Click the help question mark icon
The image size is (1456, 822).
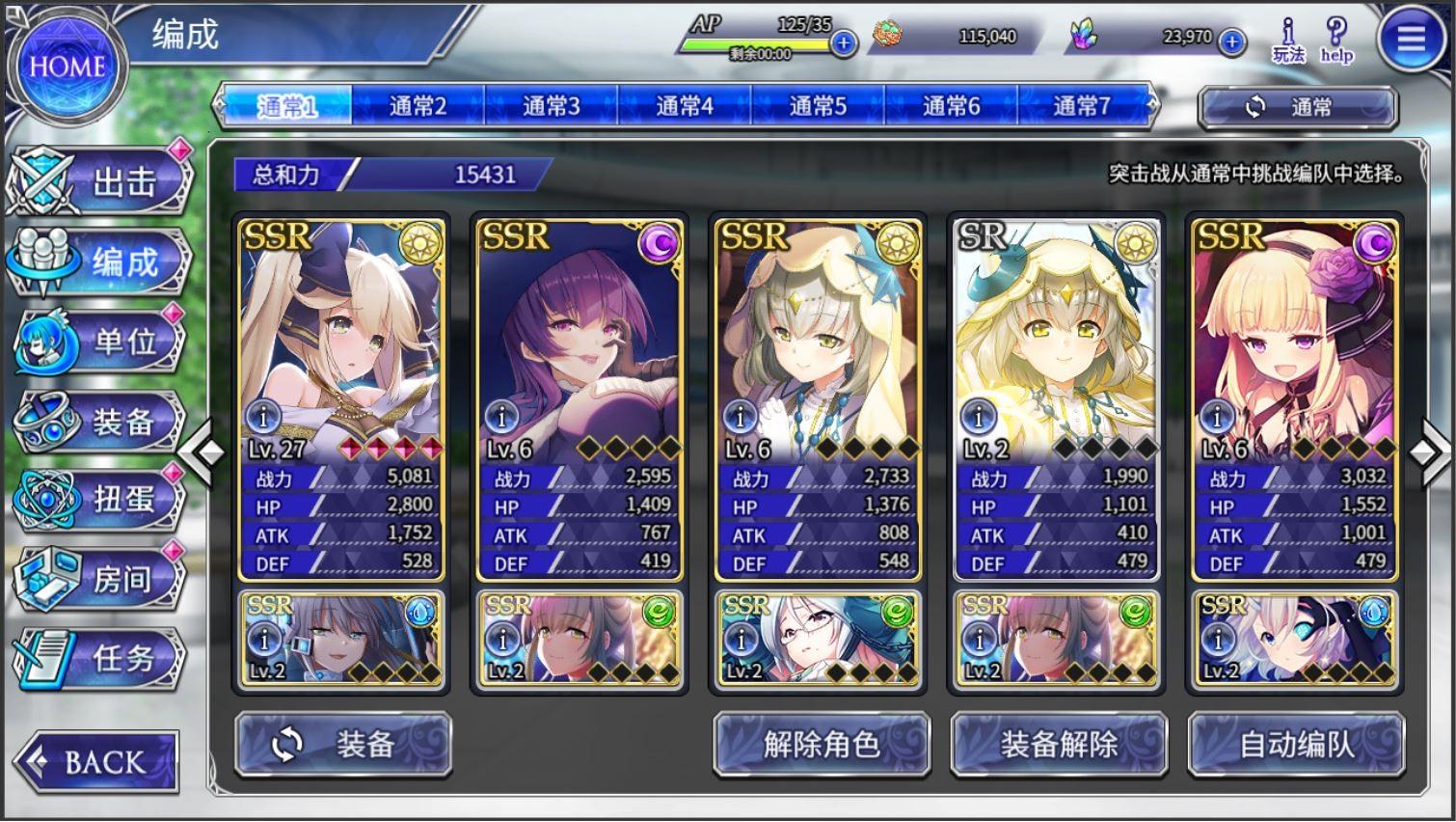click(1336, 39)
